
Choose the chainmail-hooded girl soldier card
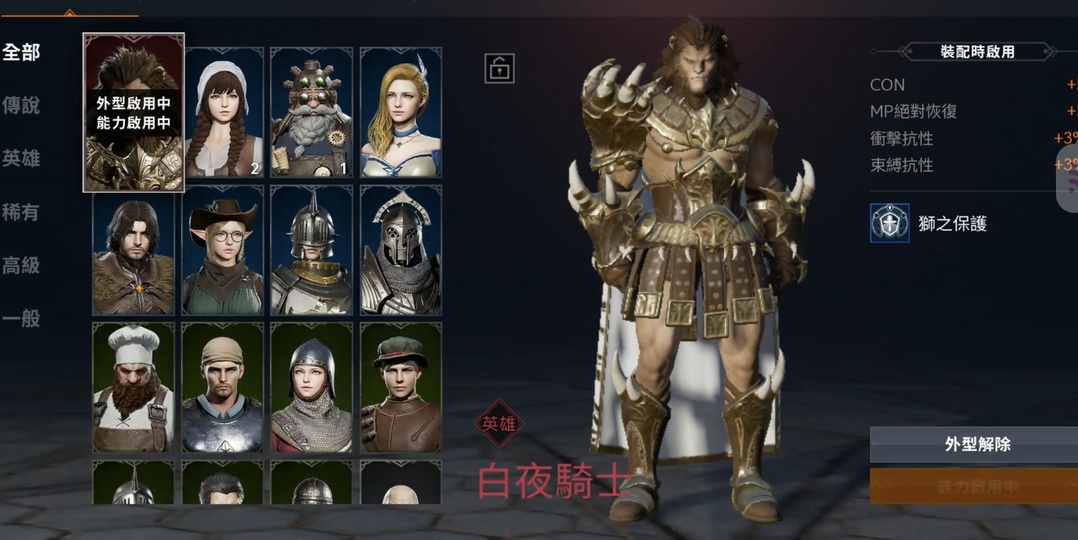[x=311, y=387]
